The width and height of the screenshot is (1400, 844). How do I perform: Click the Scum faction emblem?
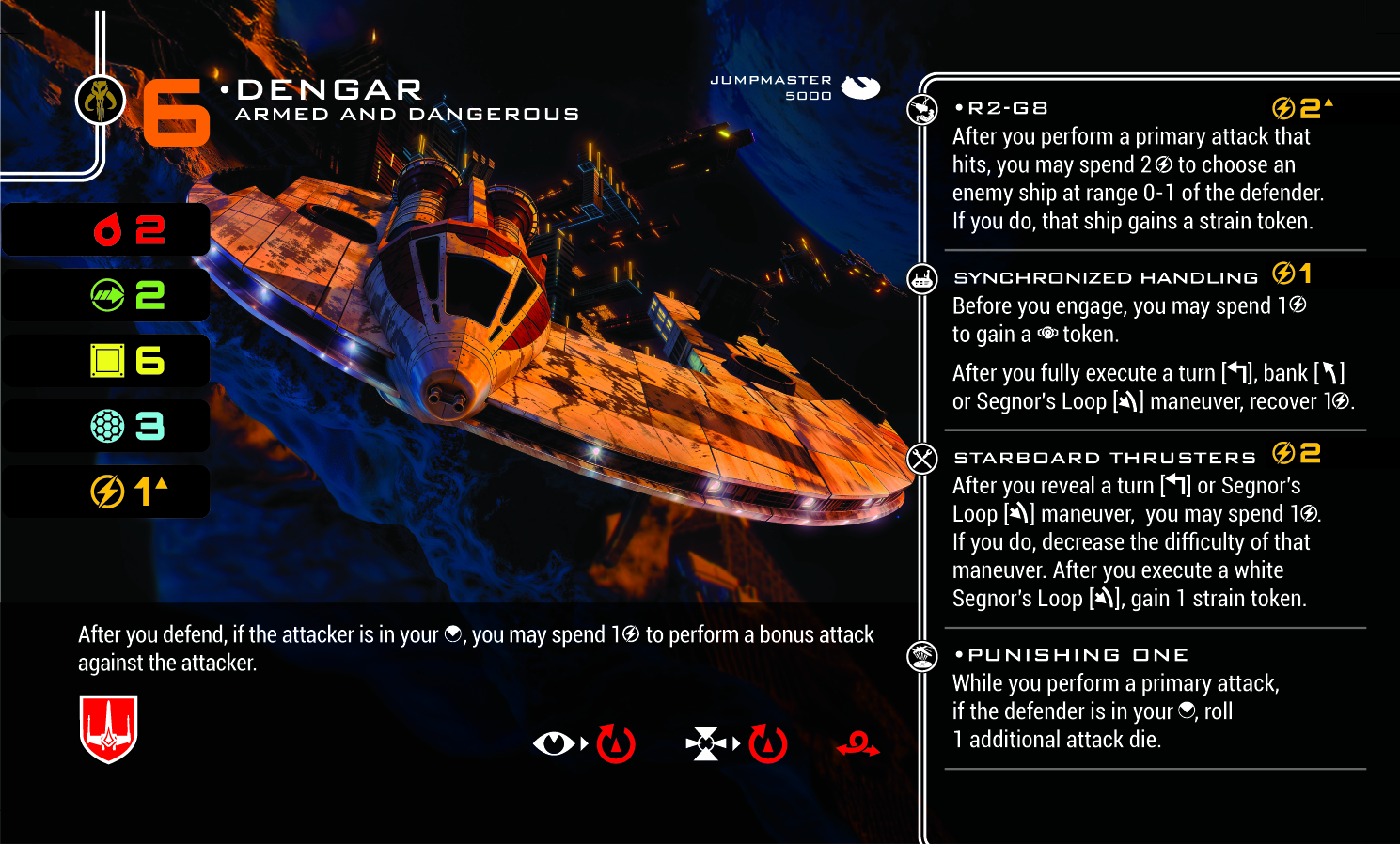click(101, 100)
